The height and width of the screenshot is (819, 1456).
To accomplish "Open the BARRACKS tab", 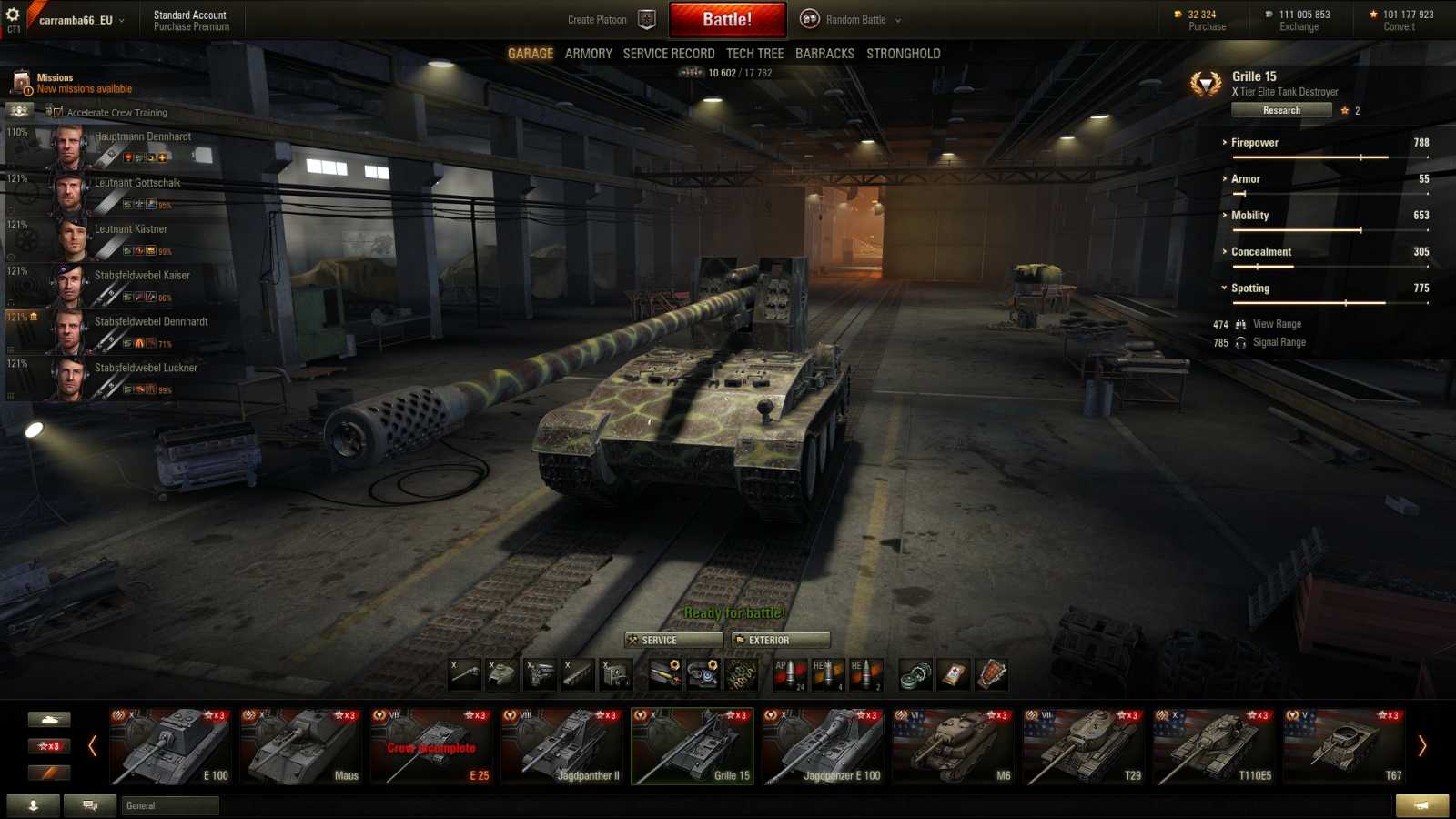I will [x=824, y=53].
